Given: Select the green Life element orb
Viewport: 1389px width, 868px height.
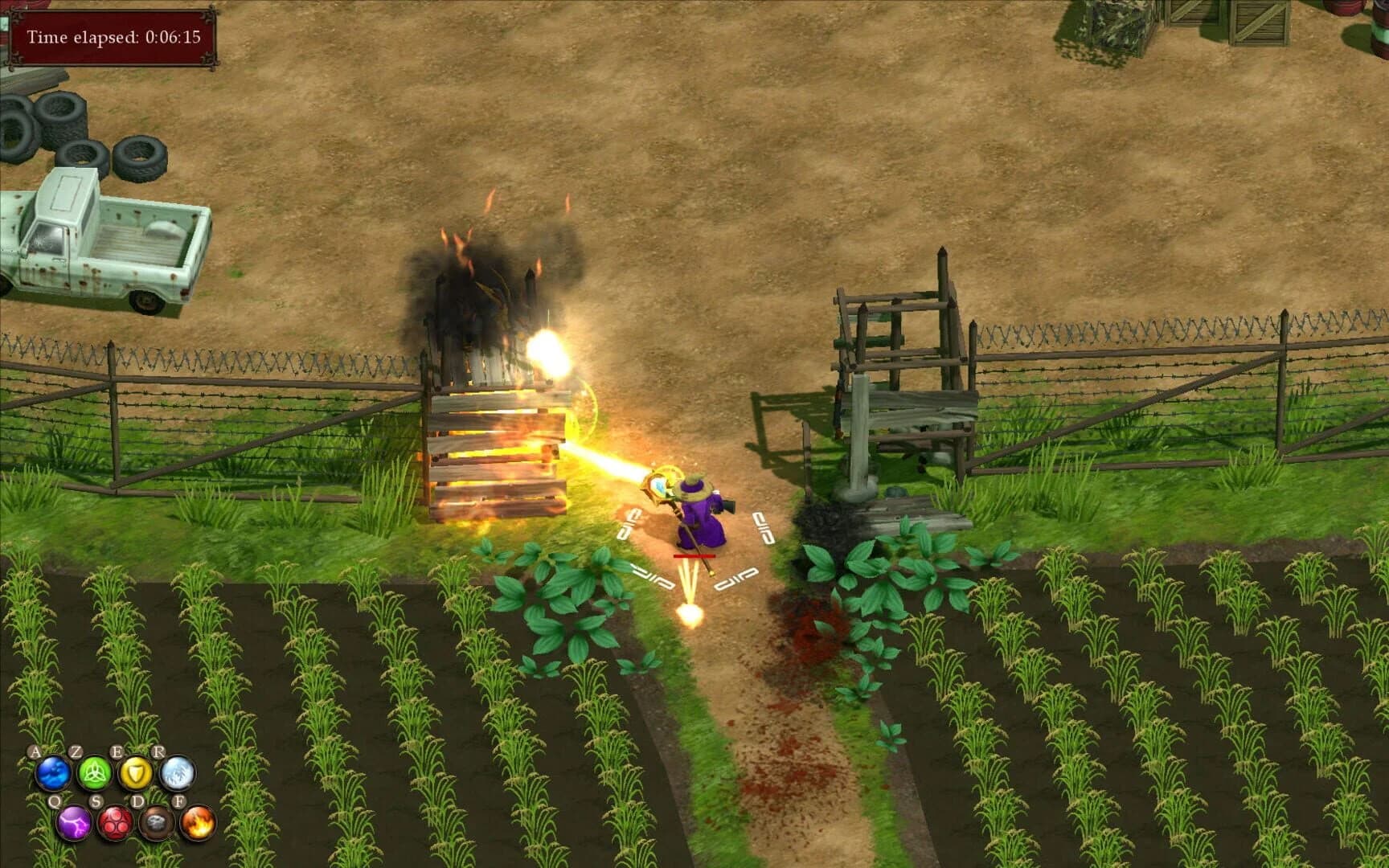Looking at the screenshot, I should coord(94,774).
